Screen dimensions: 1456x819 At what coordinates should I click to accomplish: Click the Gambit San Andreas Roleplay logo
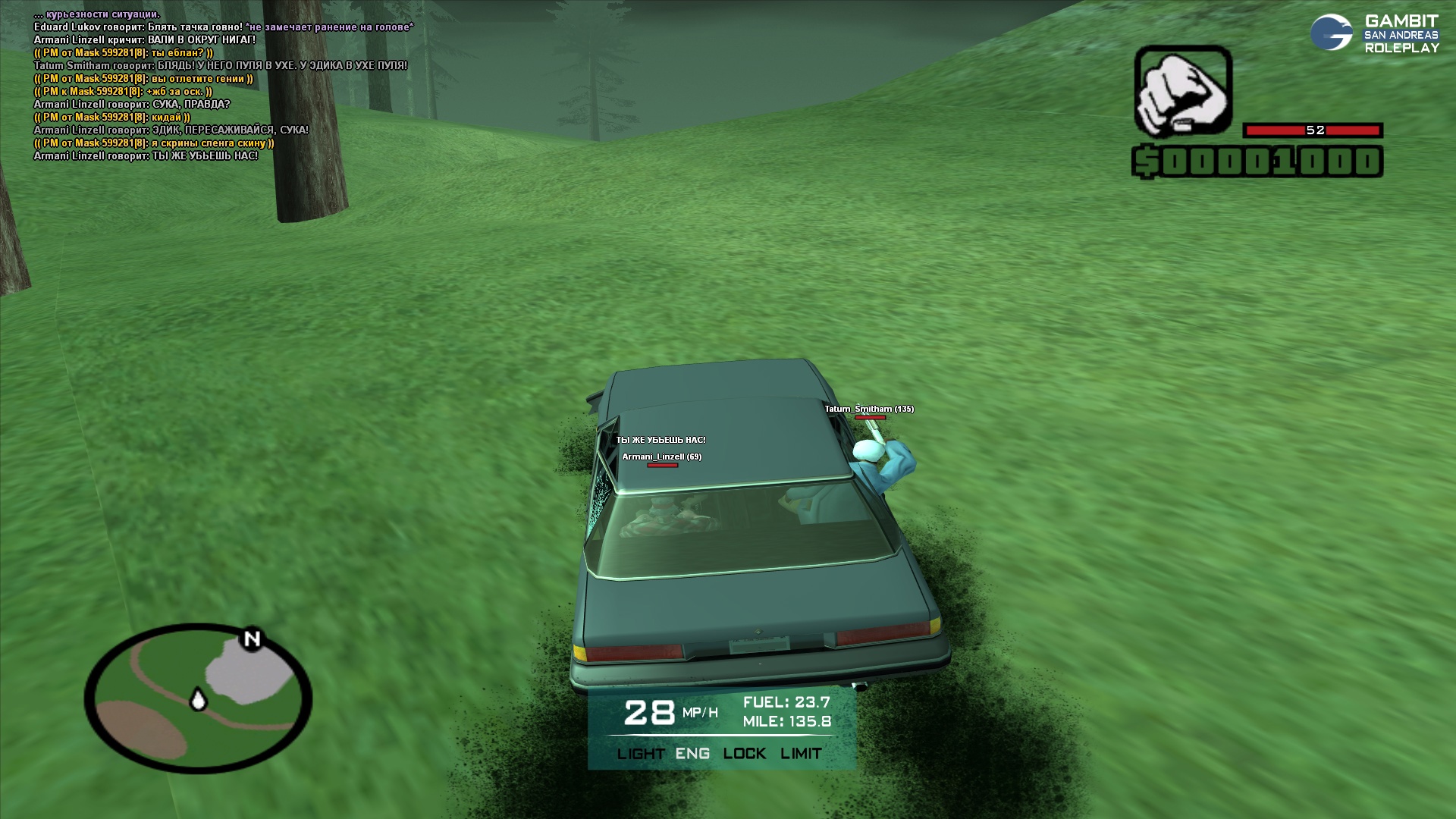(1374, 34)
